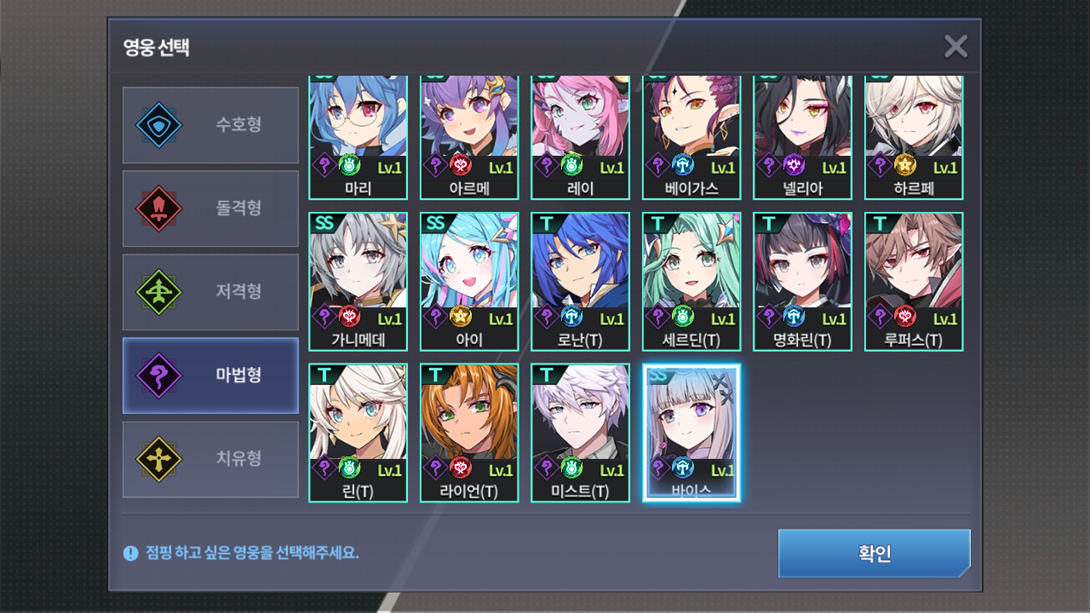Screen dimensions: 1090x613
Task: Click the highlighted hero 바이스
Action: [x=691, y=432]
